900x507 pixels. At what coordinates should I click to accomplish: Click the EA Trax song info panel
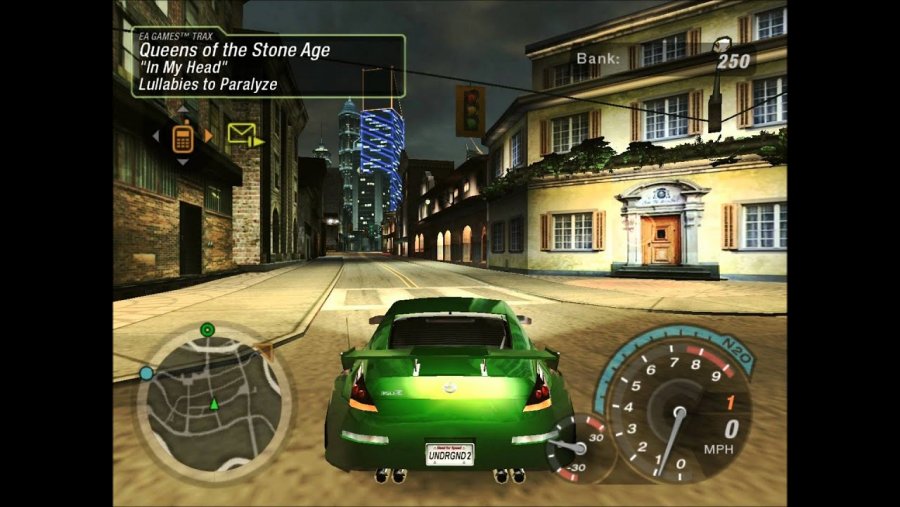(x=268, y=65)
